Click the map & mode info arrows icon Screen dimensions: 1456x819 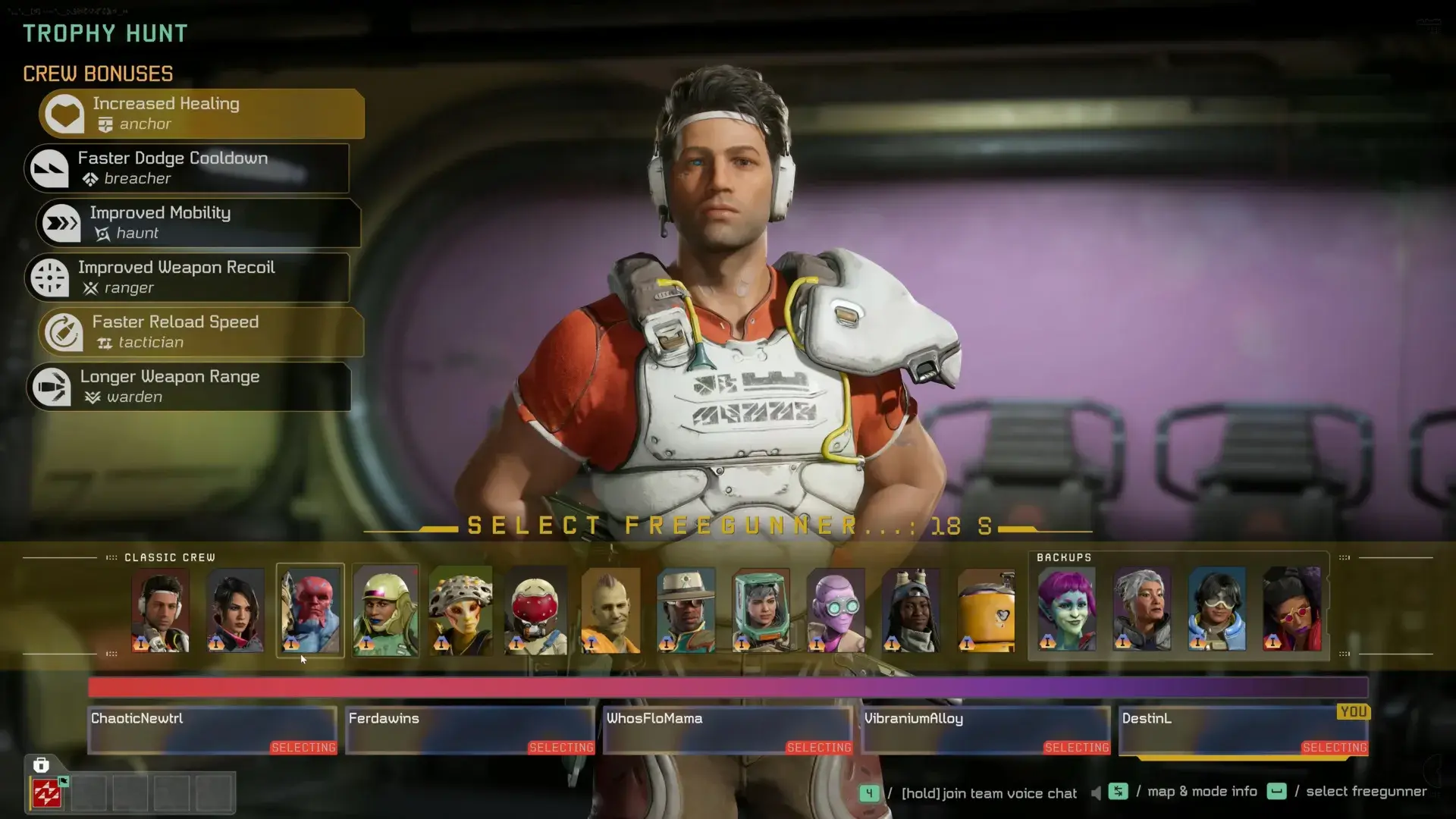pyautogui.click(x=1119, y=792)
